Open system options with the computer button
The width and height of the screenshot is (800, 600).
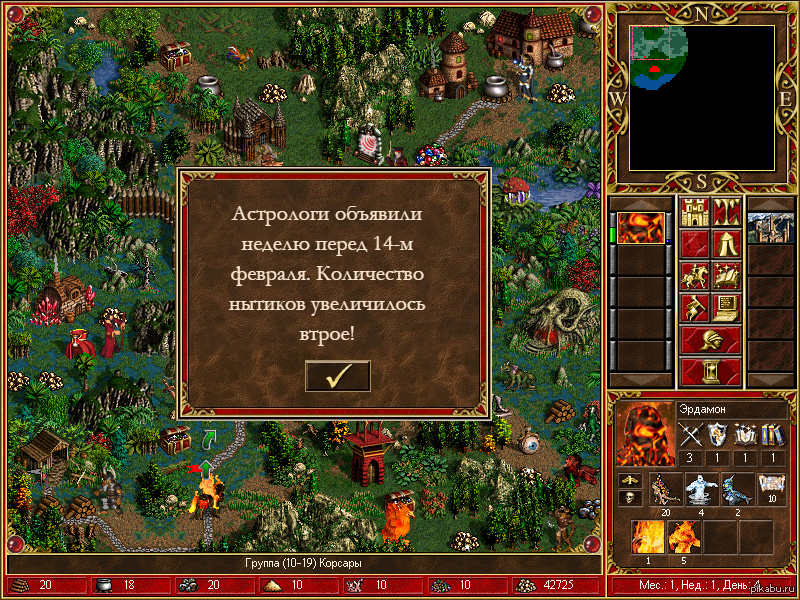727,307
